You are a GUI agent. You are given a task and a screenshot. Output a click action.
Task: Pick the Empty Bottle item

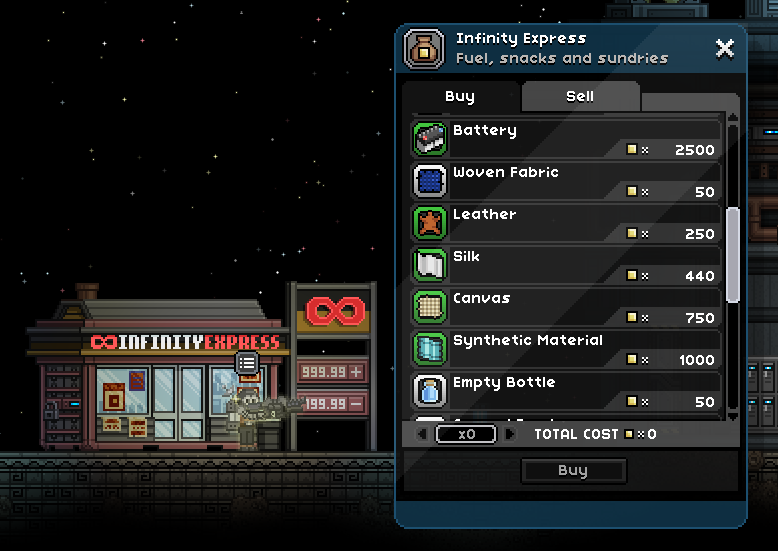[566, 392]
